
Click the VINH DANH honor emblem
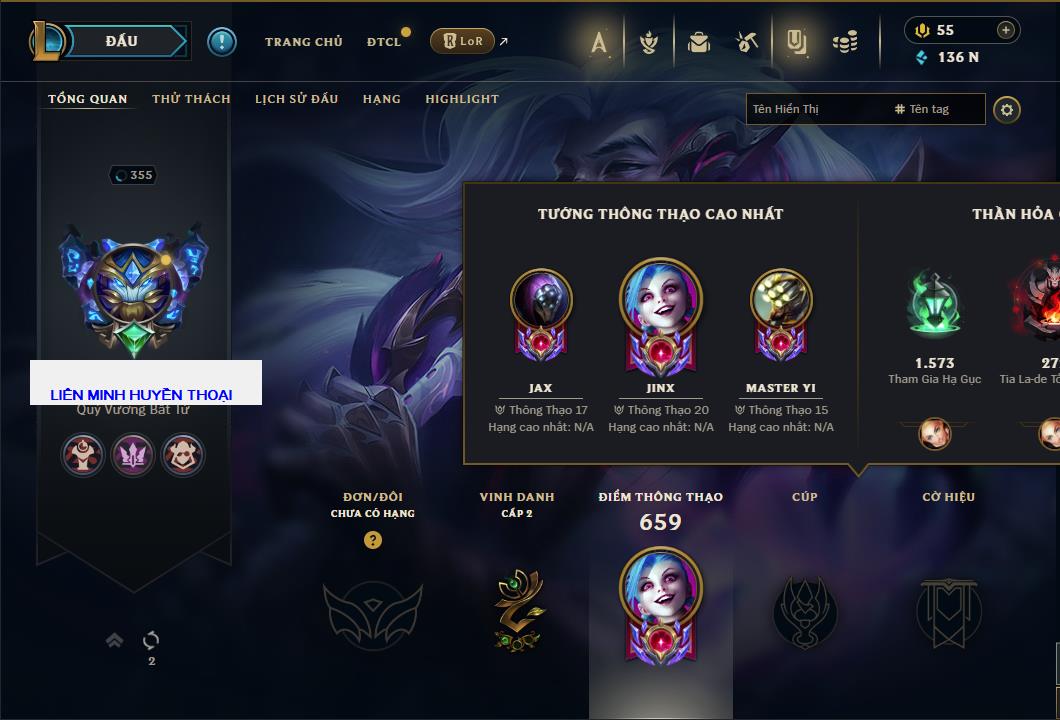[517, 610]
